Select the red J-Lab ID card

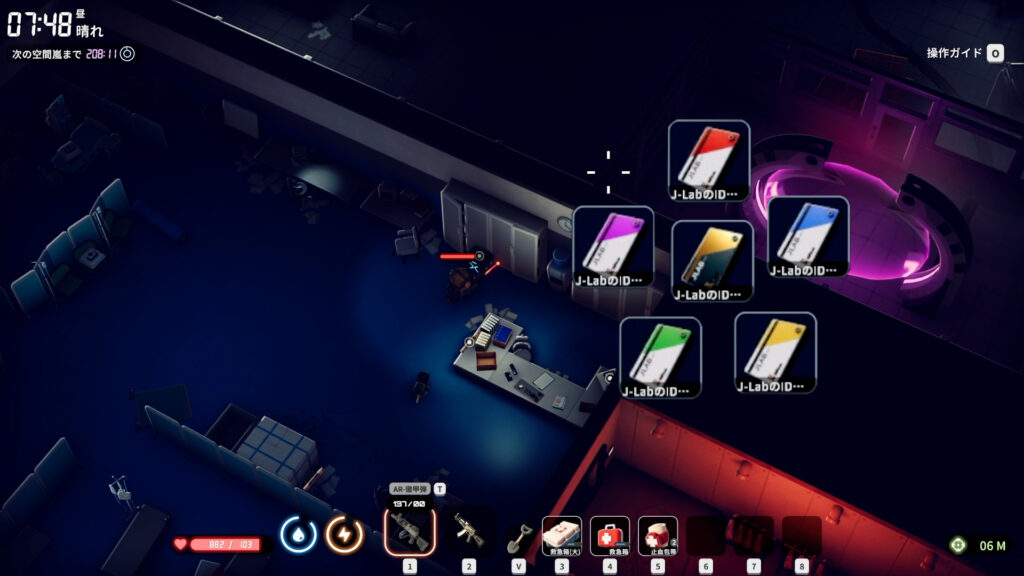[x=709, y=160]
